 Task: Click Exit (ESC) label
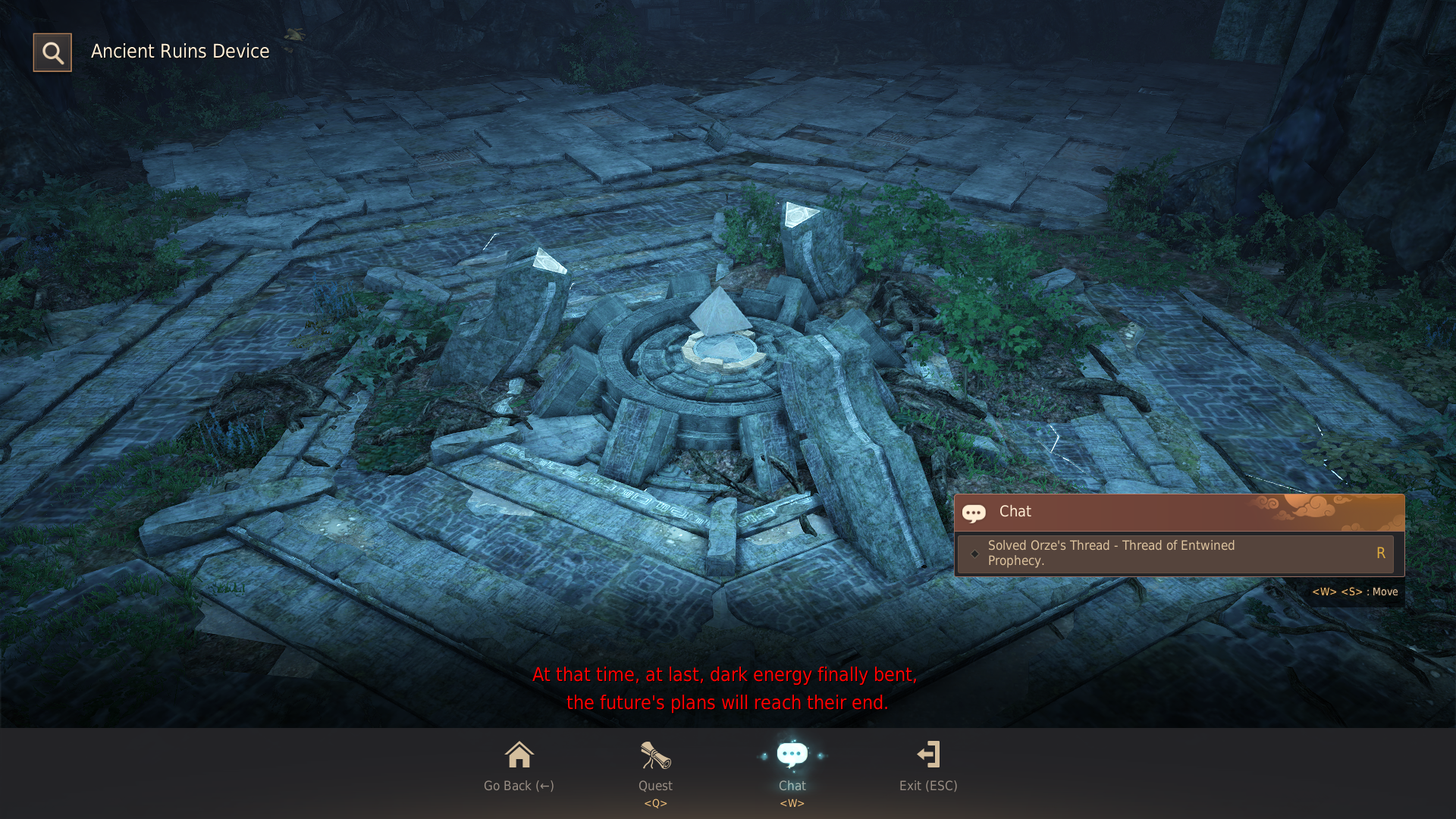928,786
